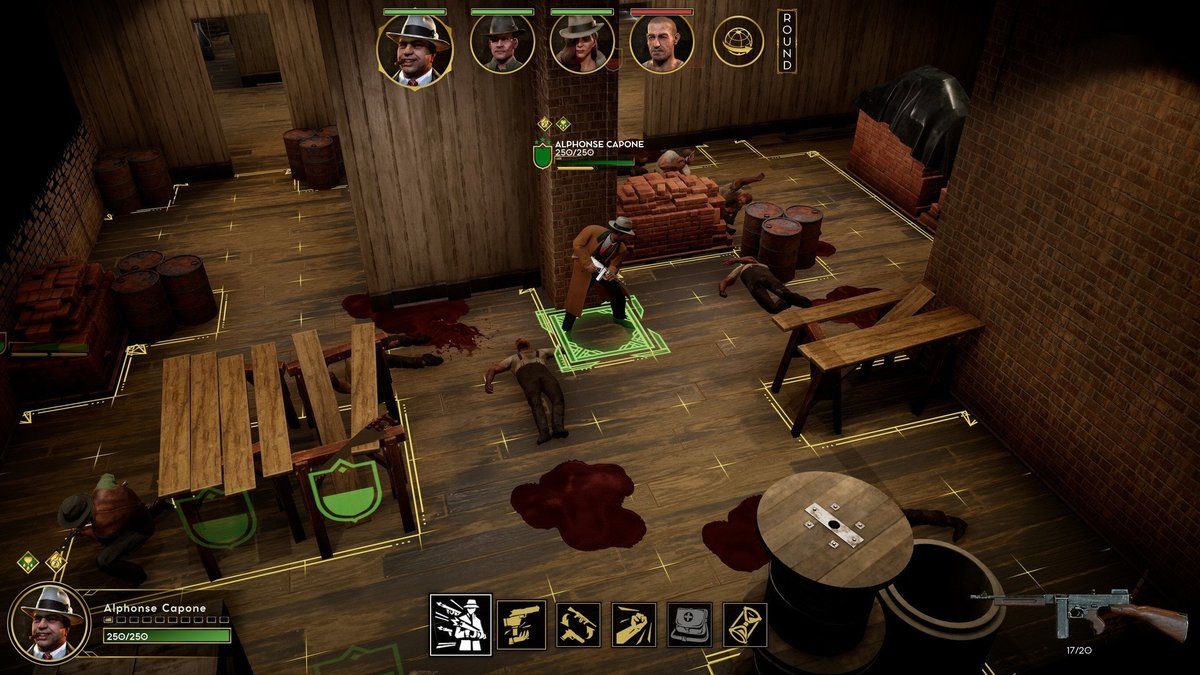Swap weapons with the switch icon
The height and width of the screenshot is (675, 1200).
click(578, 625)
